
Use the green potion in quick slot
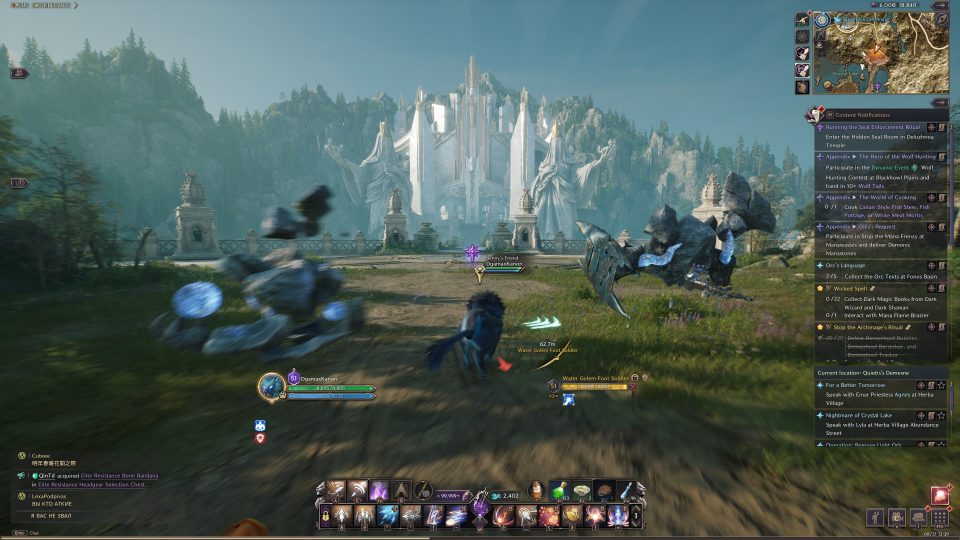point(560,490)
